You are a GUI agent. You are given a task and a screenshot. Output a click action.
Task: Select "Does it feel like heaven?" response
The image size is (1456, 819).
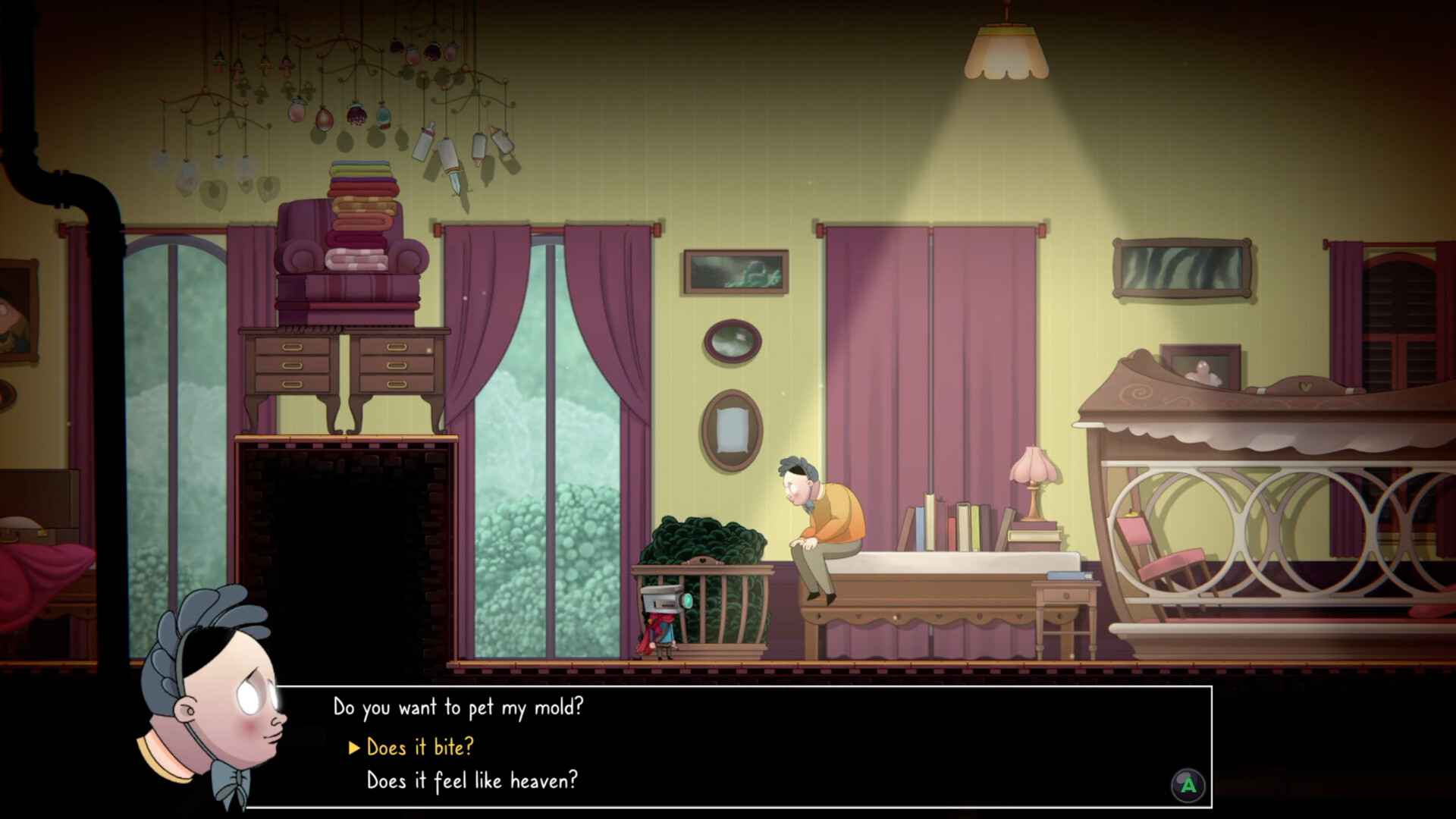pyautogui.click(x=472, y=780)
